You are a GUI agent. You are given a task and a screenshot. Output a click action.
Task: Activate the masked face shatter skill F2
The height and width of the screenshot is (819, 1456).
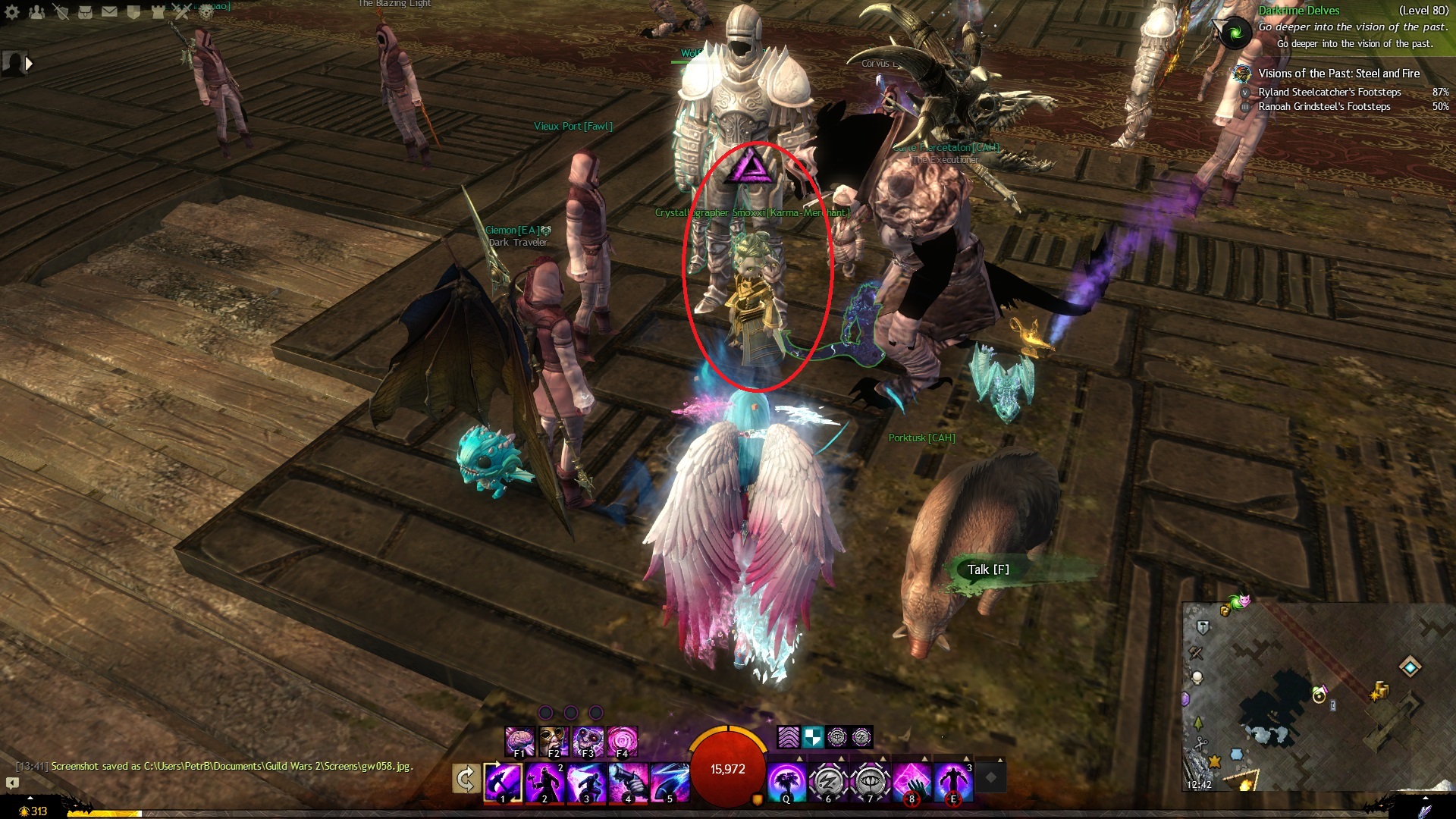coord(554,741)
